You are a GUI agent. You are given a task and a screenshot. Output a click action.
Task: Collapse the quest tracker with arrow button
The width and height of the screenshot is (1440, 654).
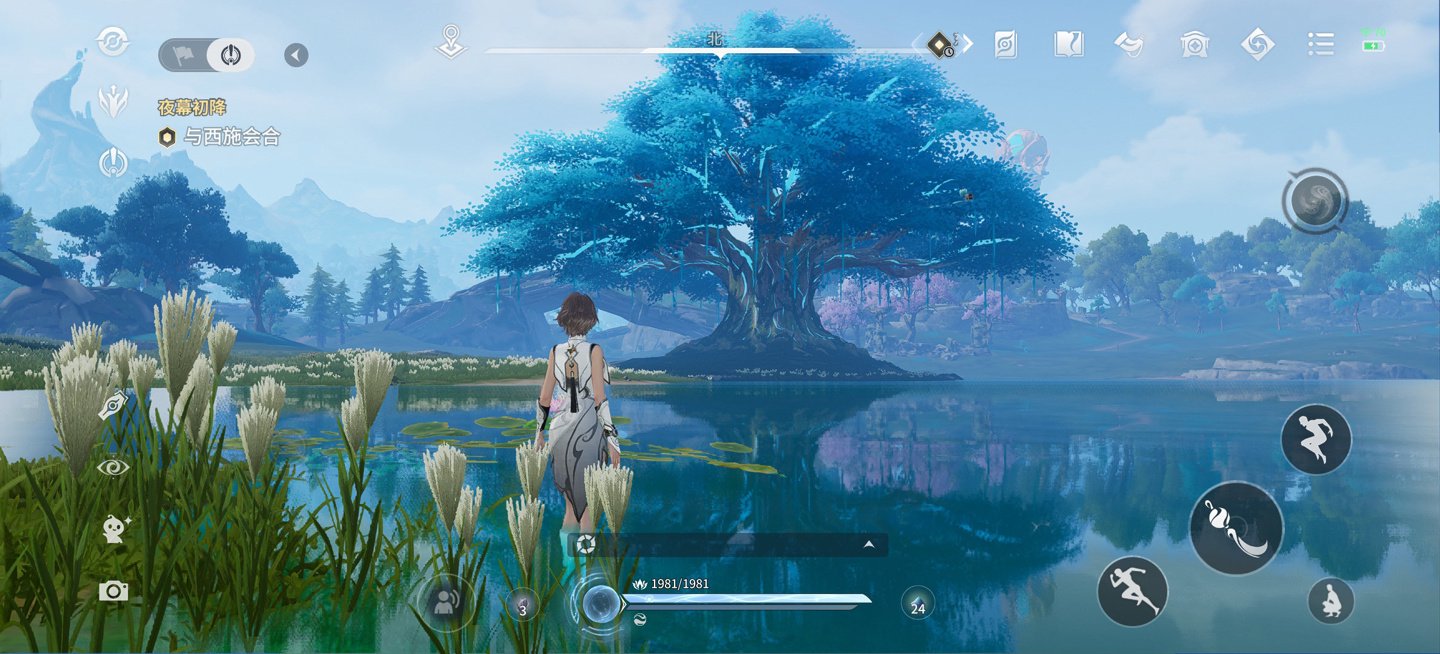click(296, 55)
